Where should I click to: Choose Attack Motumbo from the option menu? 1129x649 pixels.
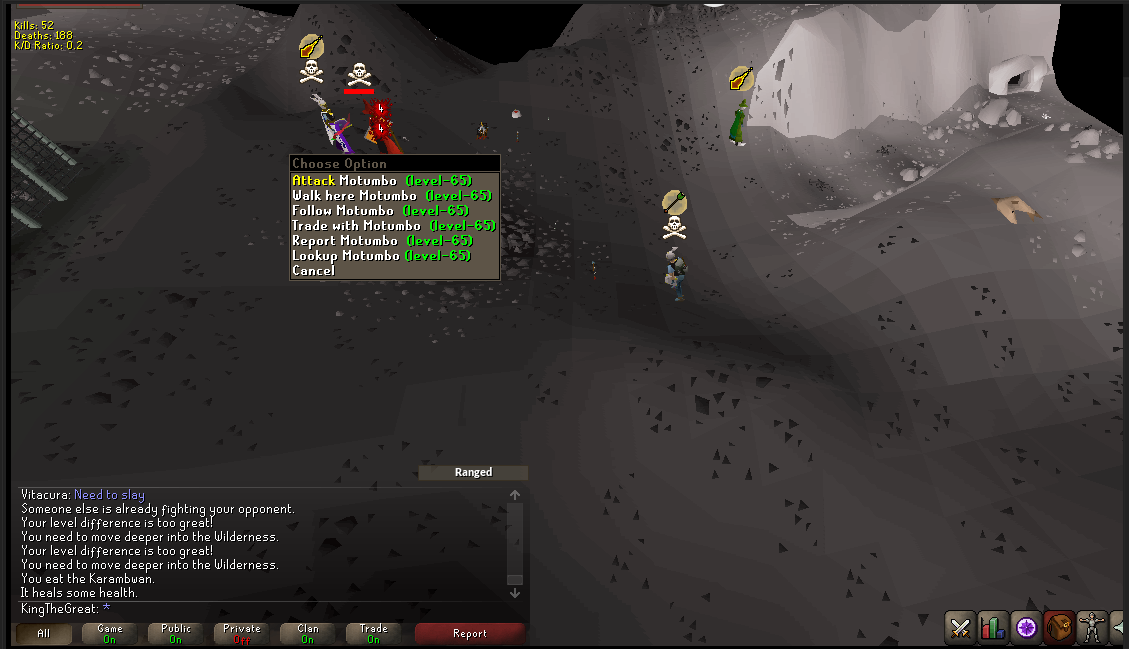pyautogui.click(x=381, y=181)
